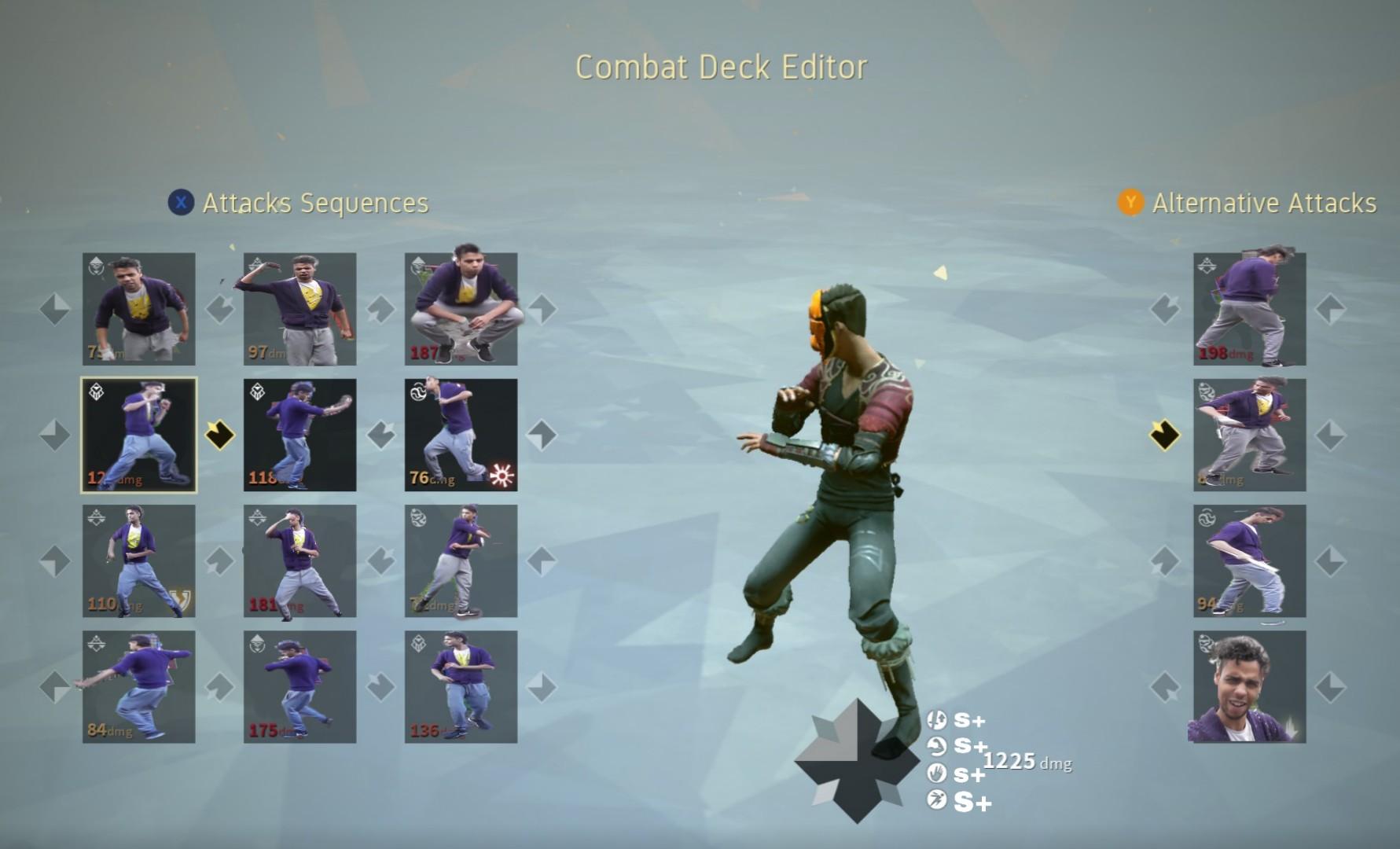Click the yellow Y button icon beside Alternative Attacks
The height and width of the screenshot is (849, 1400).
pyautogui.click(x=1130, y=204)
